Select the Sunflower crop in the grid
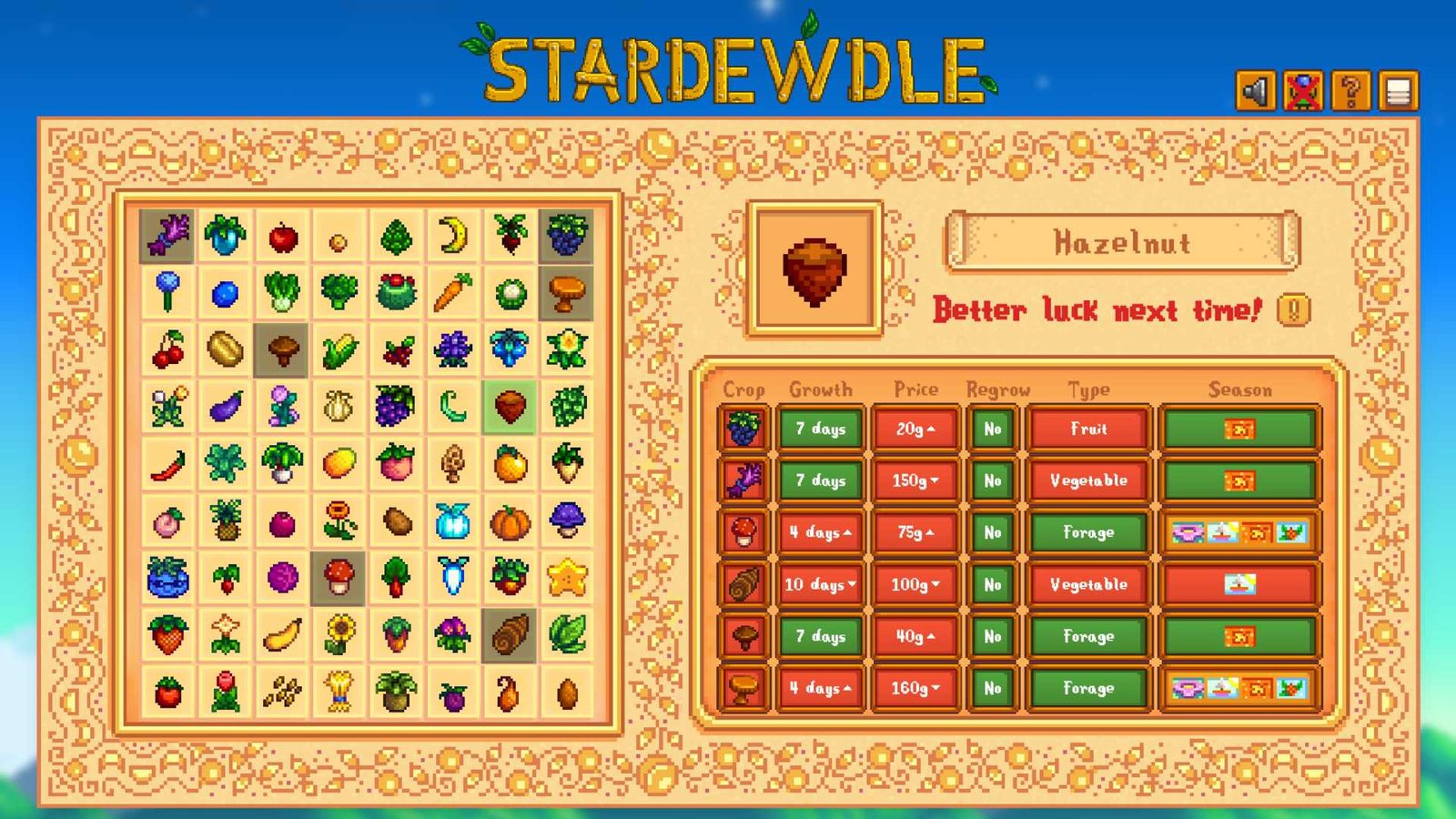 coord(335,634)
